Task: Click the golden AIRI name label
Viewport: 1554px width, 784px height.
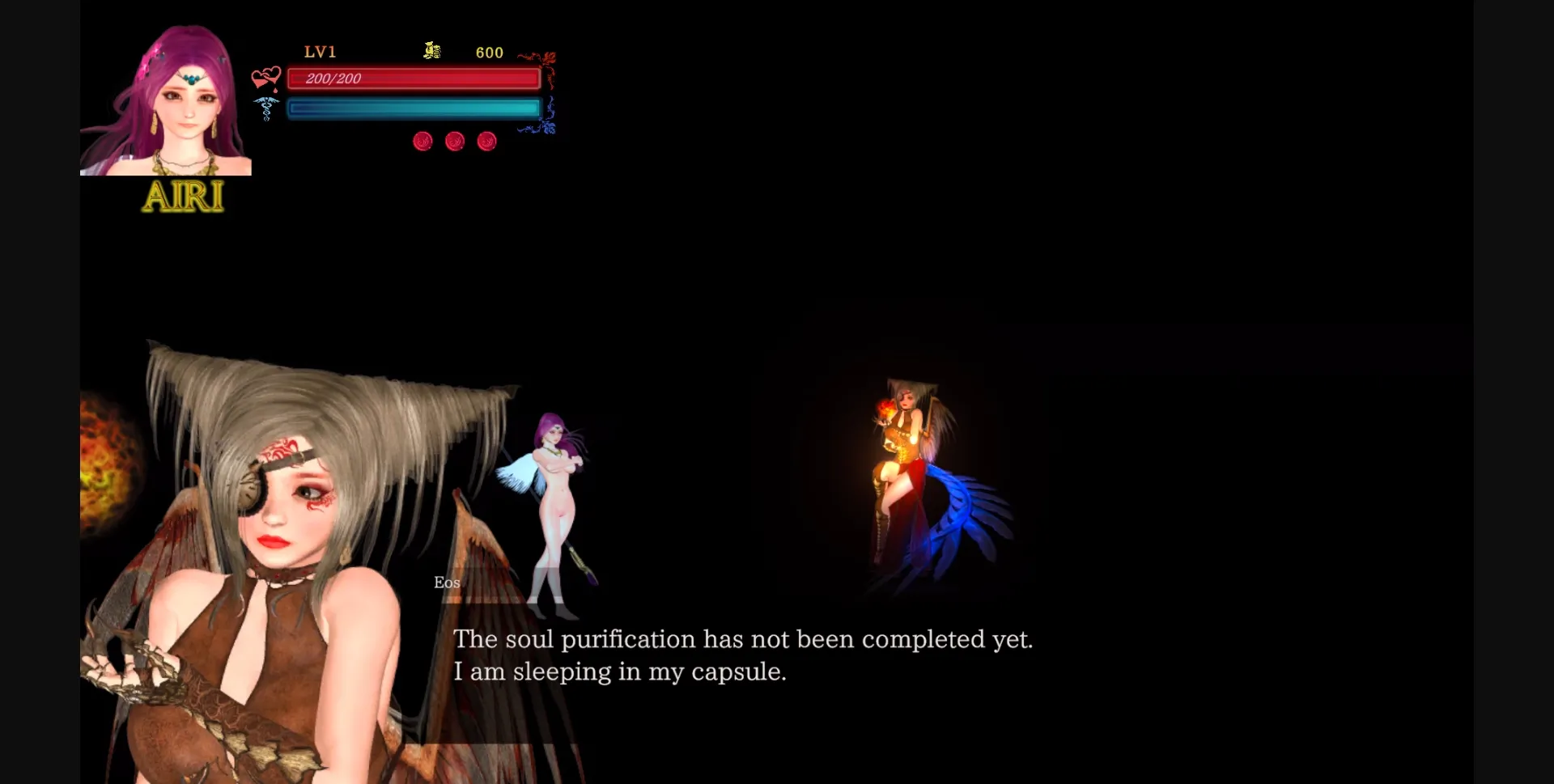Action: tap(183, 195)
